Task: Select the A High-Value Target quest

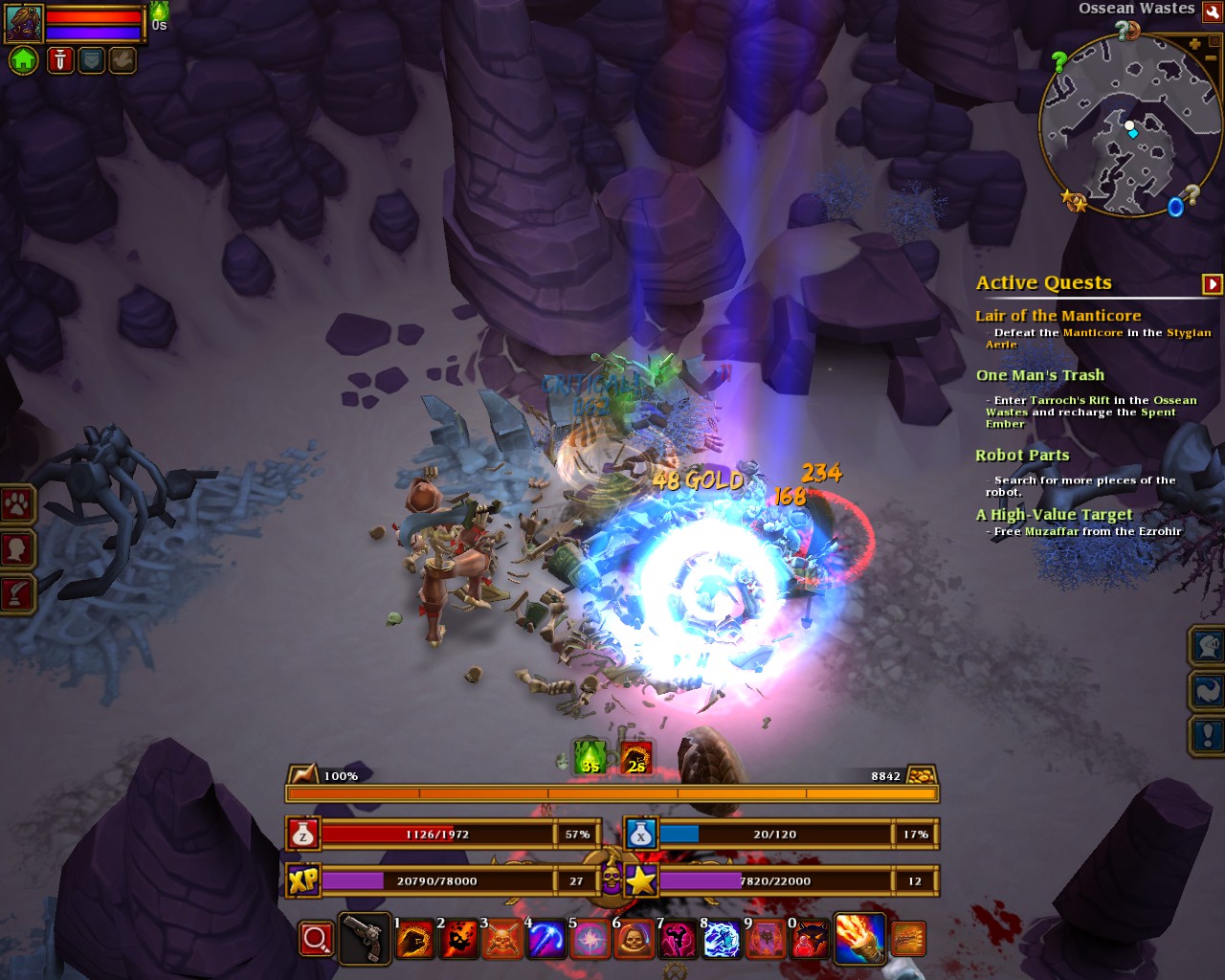Action: click(1053, 515)
